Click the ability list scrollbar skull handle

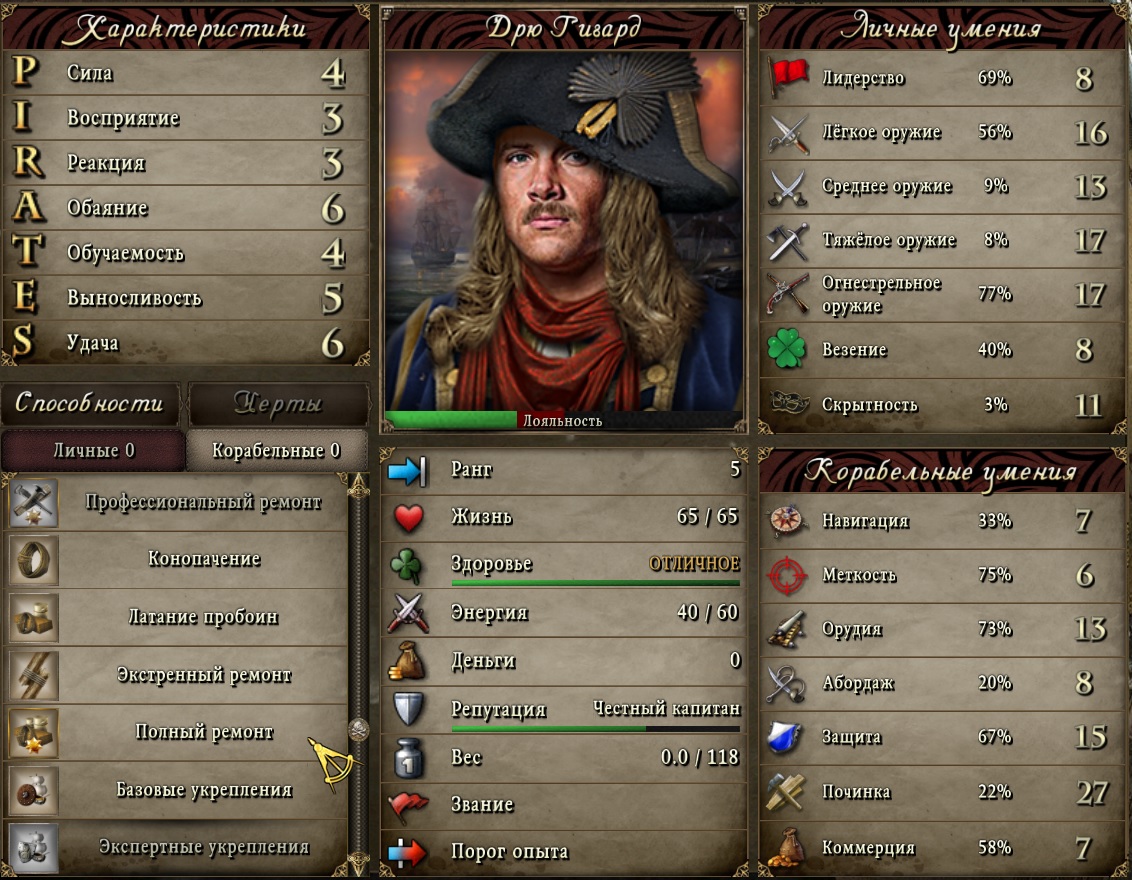point(358,729)
